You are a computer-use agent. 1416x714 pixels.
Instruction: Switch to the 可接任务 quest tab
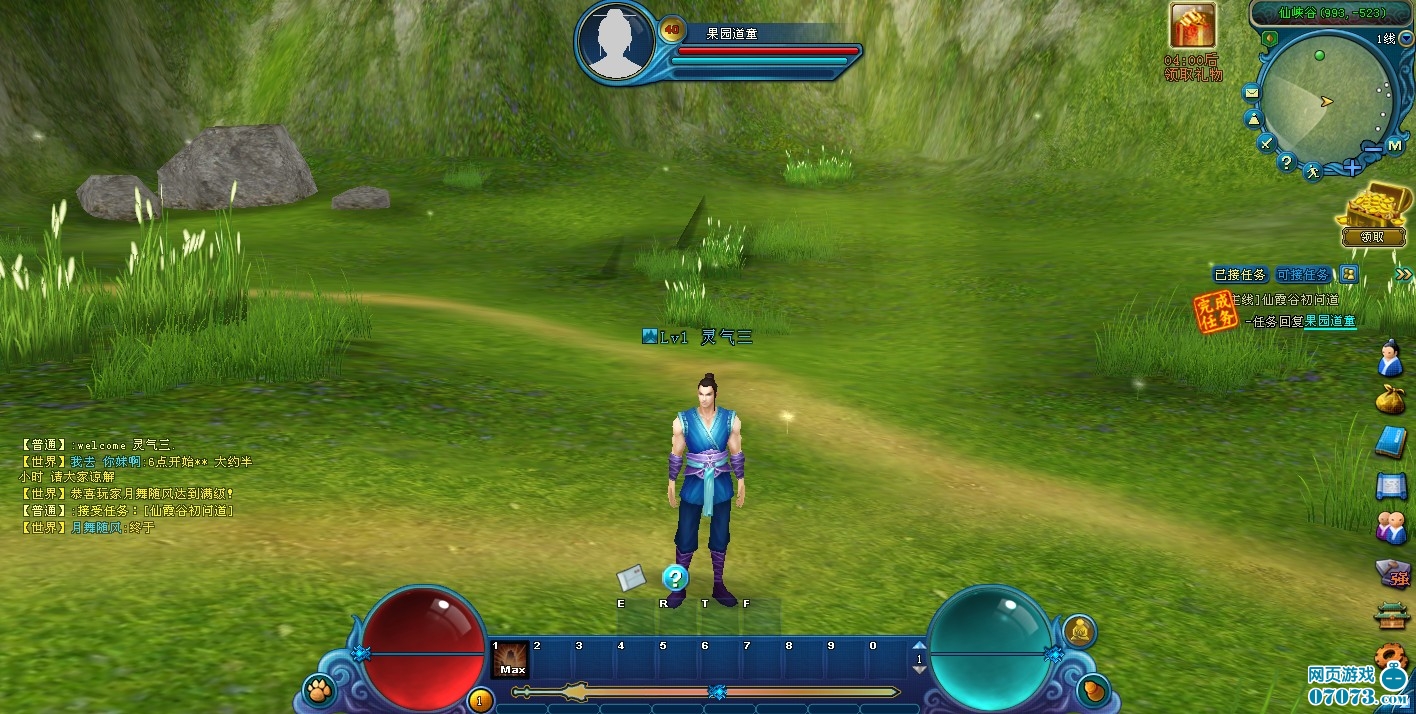[x=1303, y=274]
